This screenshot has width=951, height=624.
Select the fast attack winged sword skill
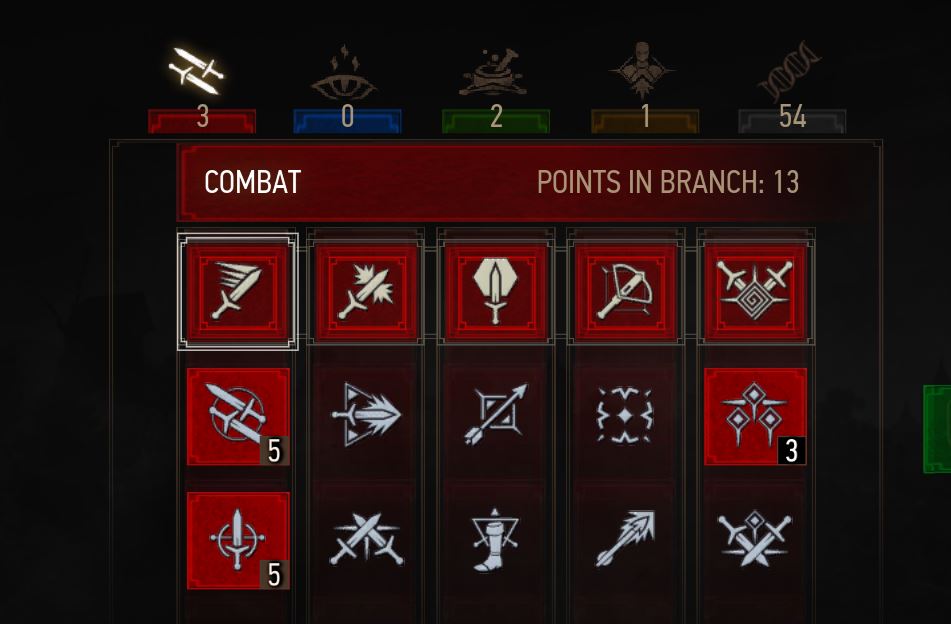[x=238, y=291]
